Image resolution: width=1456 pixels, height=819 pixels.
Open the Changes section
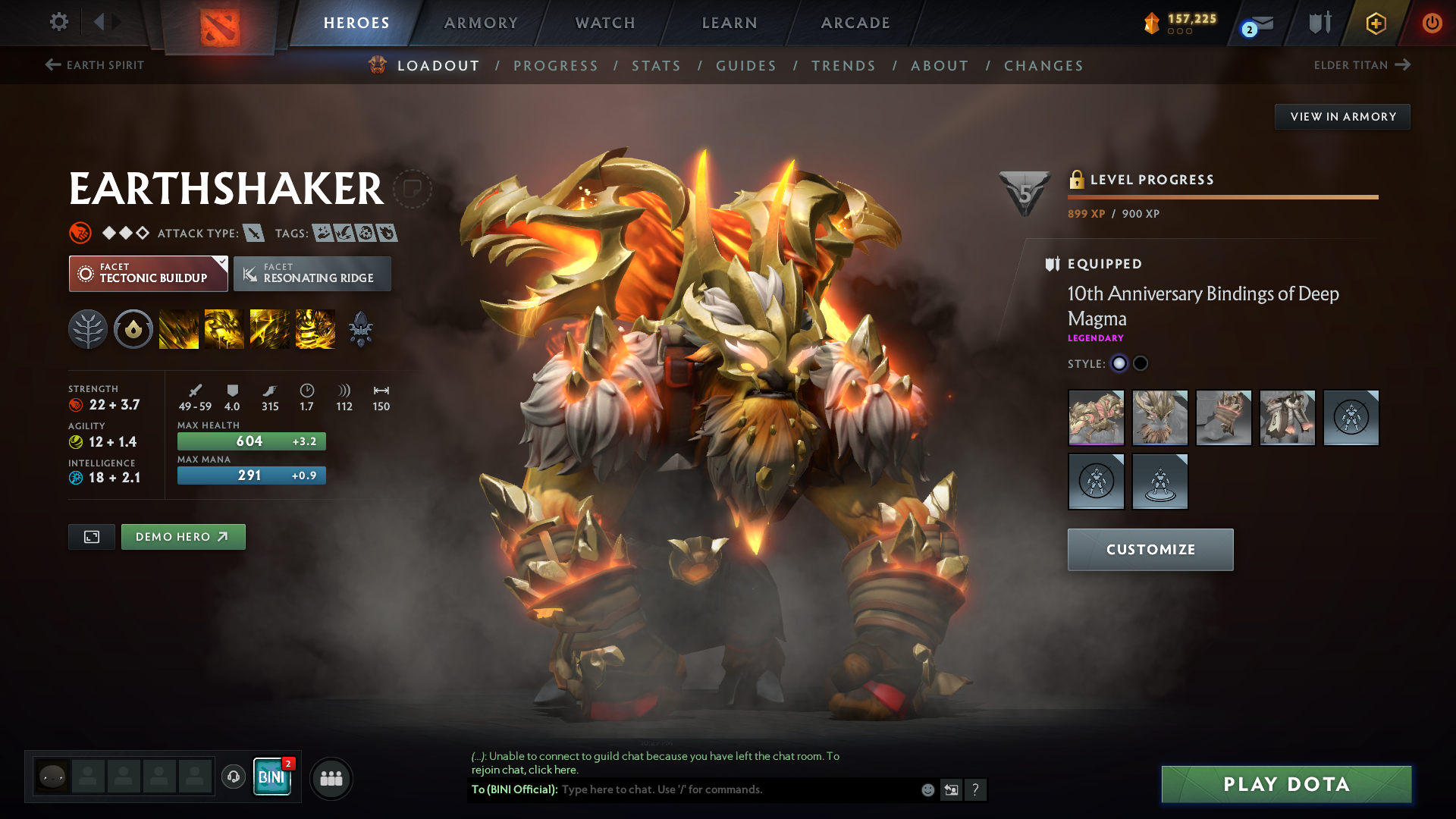tap(1043, 66)
